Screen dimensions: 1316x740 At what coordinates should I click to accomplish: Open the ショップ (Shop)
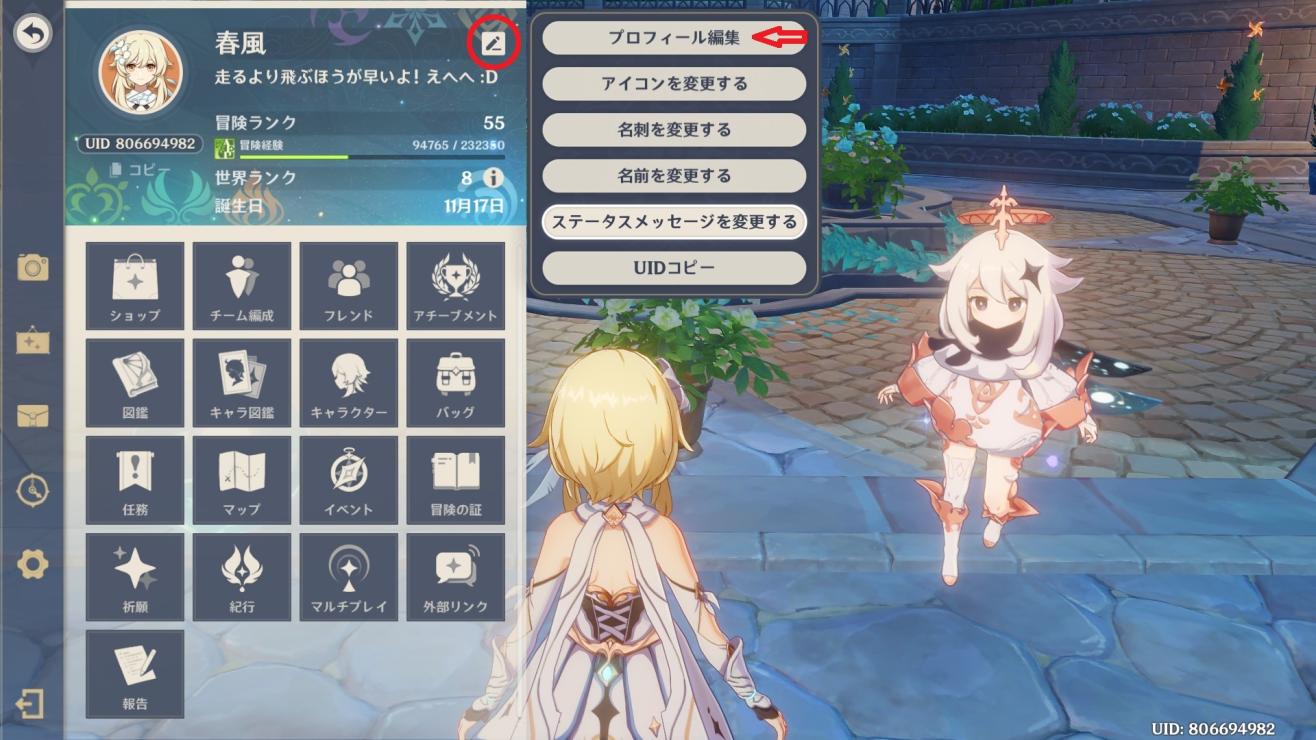pyautogui.click(x=134, y=285)
